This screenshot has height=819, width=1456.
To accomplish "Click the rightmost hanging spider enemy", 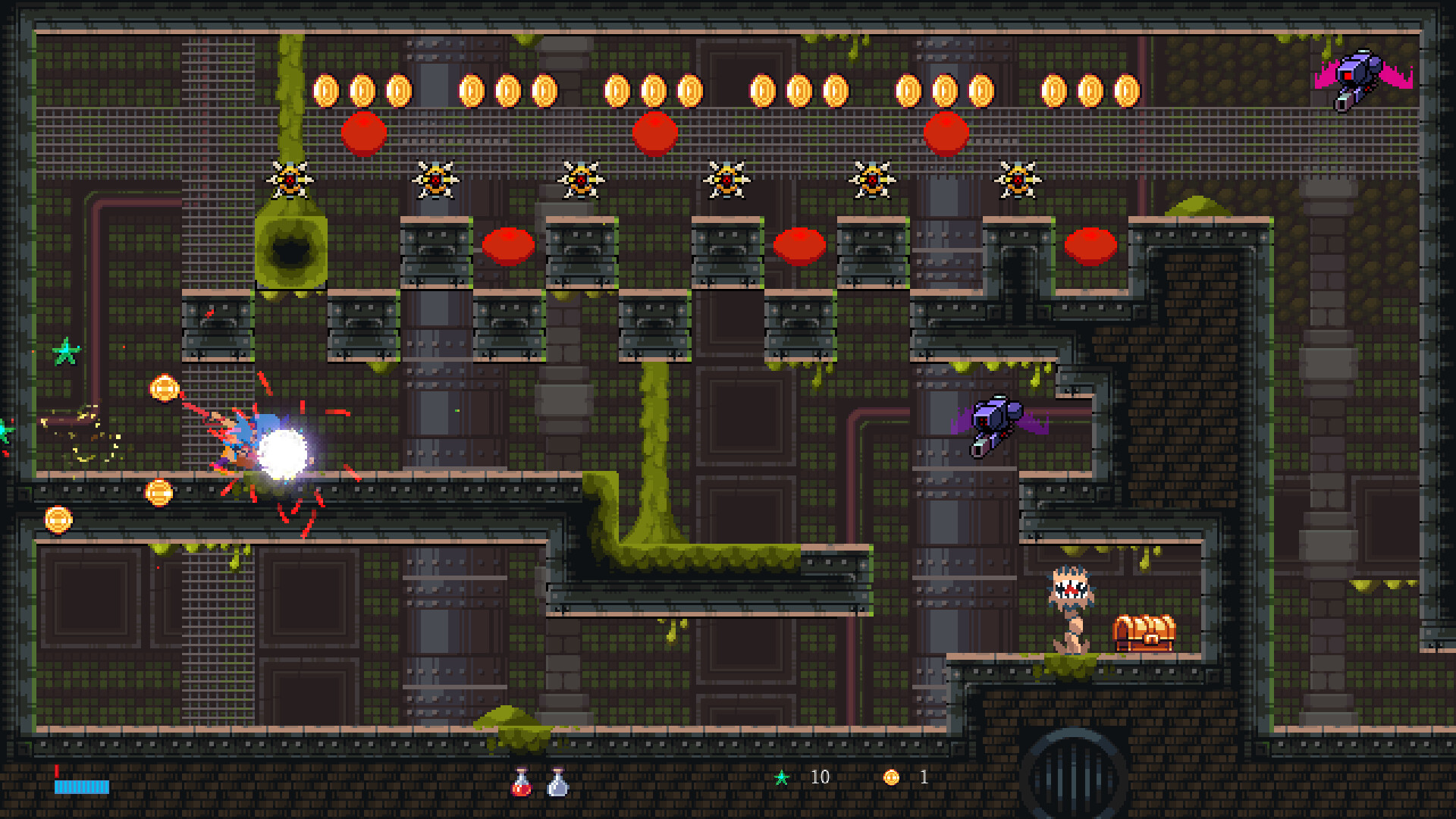I will tap(1018, 180).
